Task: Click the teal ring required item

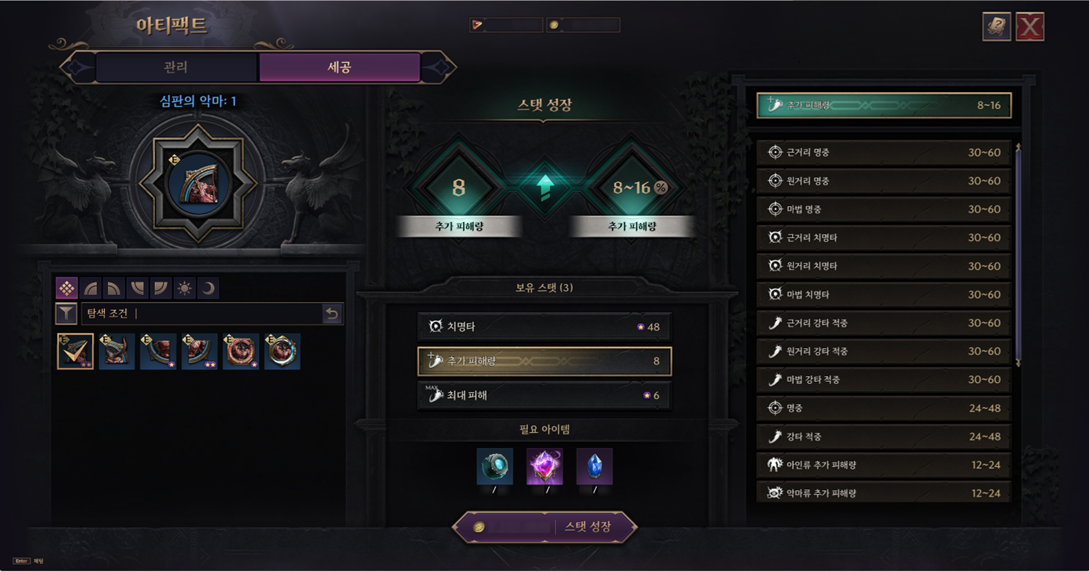Action: tap(495, 466)
